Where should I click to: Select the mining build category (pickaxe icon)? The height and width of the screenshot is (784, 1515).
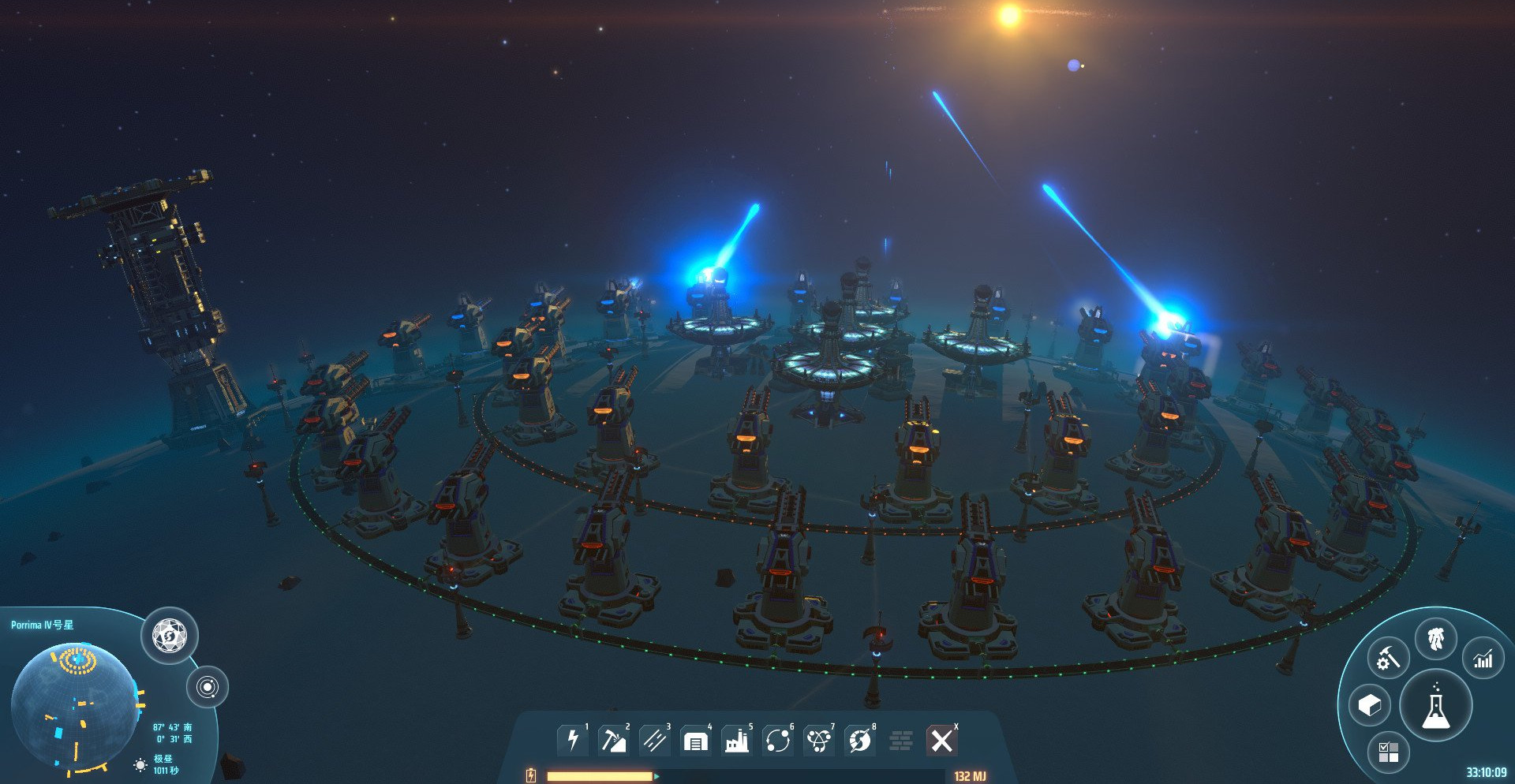click(614, 741)
